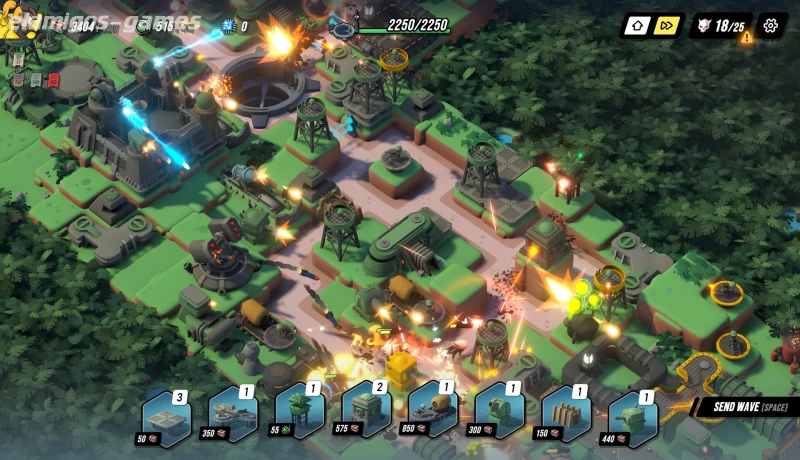This screenshot has height=460, width=800.
Task: Select the 50-cost build card
Action: coord(166,412)
